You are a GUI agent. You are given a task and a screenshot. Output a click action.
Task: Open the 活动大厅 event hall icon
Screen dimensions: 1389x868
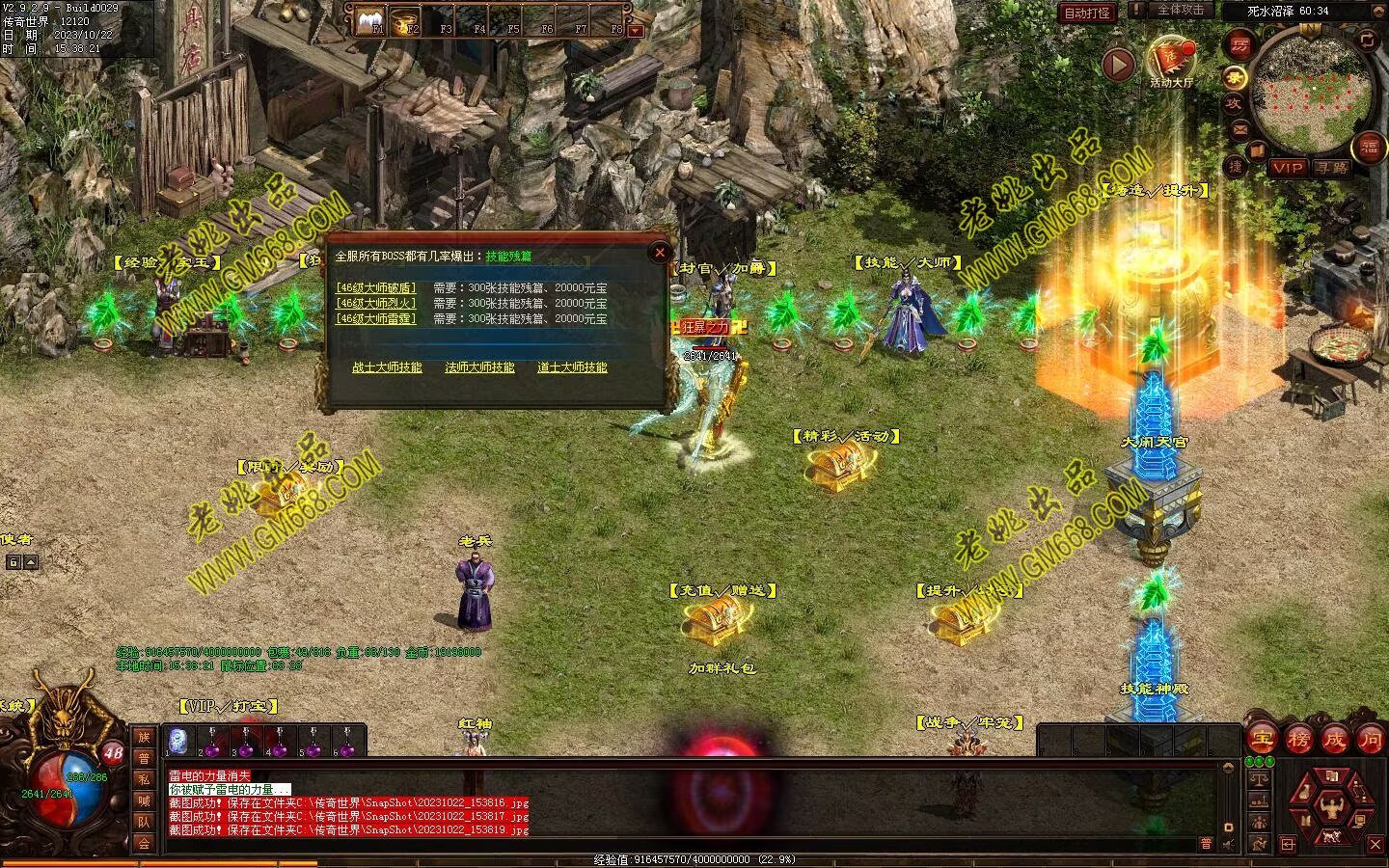(x=1170, y=60)
